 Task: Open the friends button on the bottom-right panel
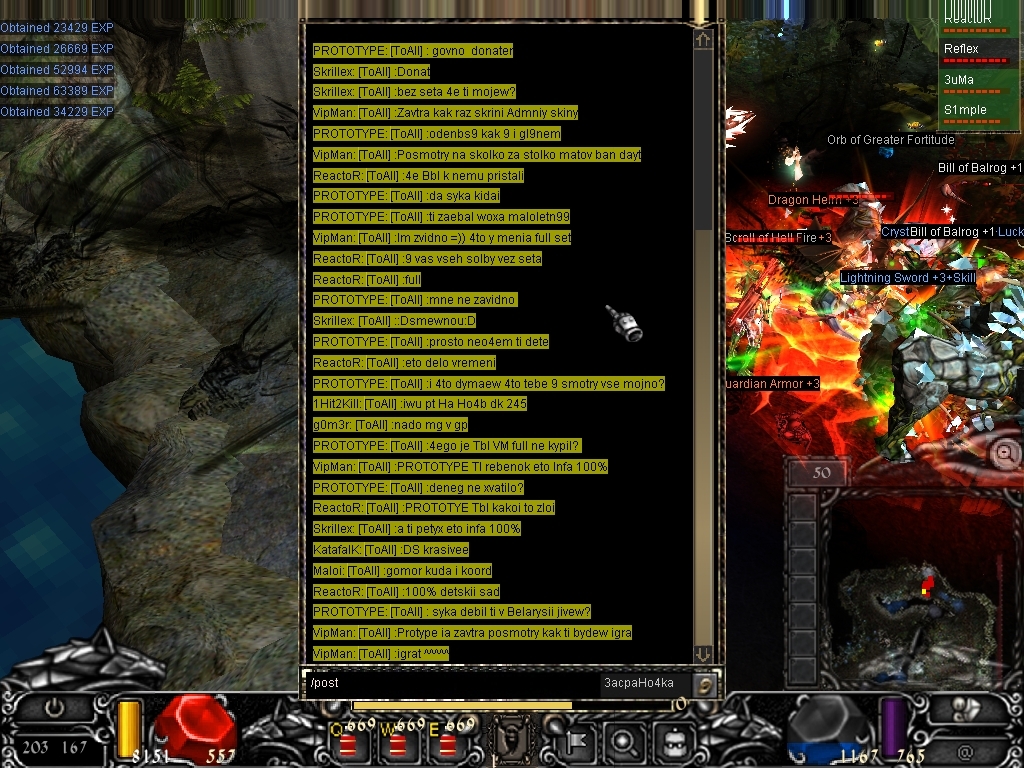coord(965,707)
